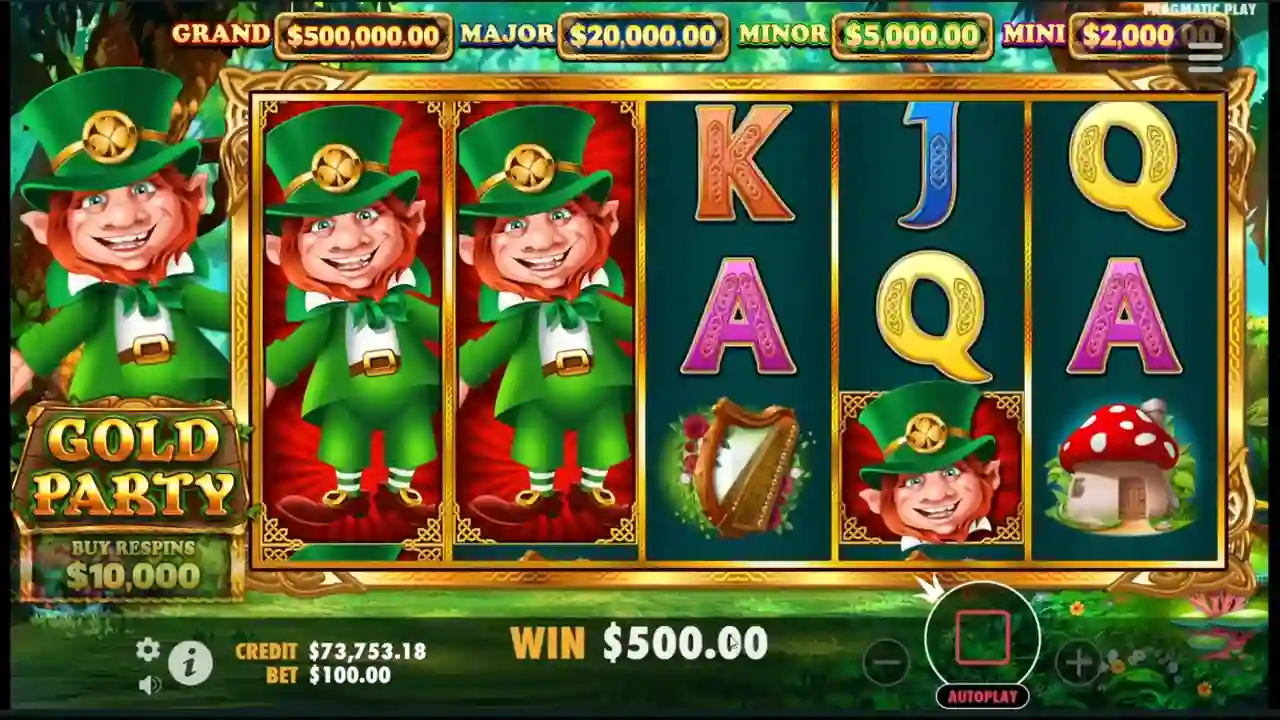Open the settings gear icon
1280x720 pixels.
pyautogui.click(x=148, y=651)
